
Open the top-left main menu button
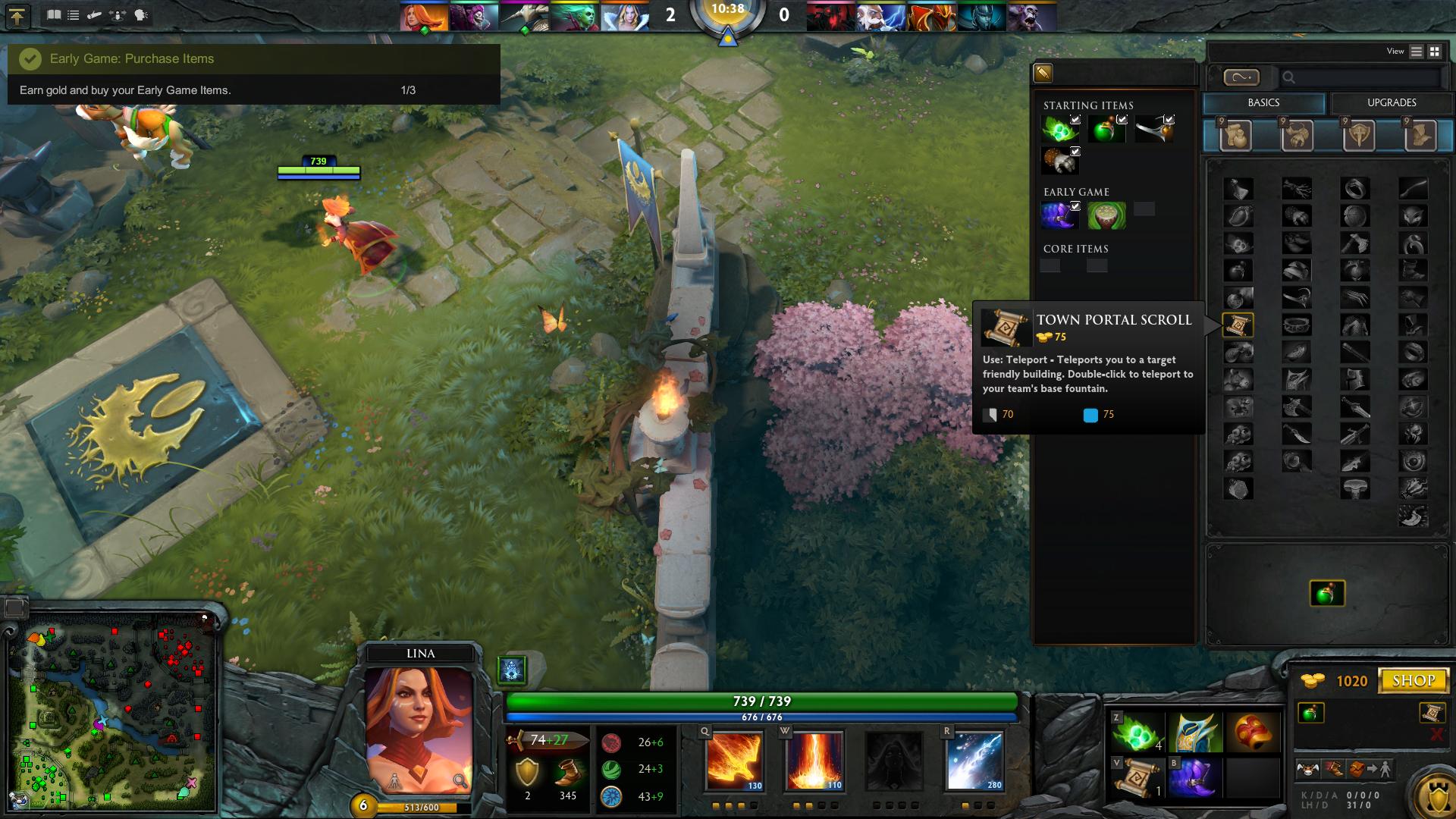tap(17, 16)
